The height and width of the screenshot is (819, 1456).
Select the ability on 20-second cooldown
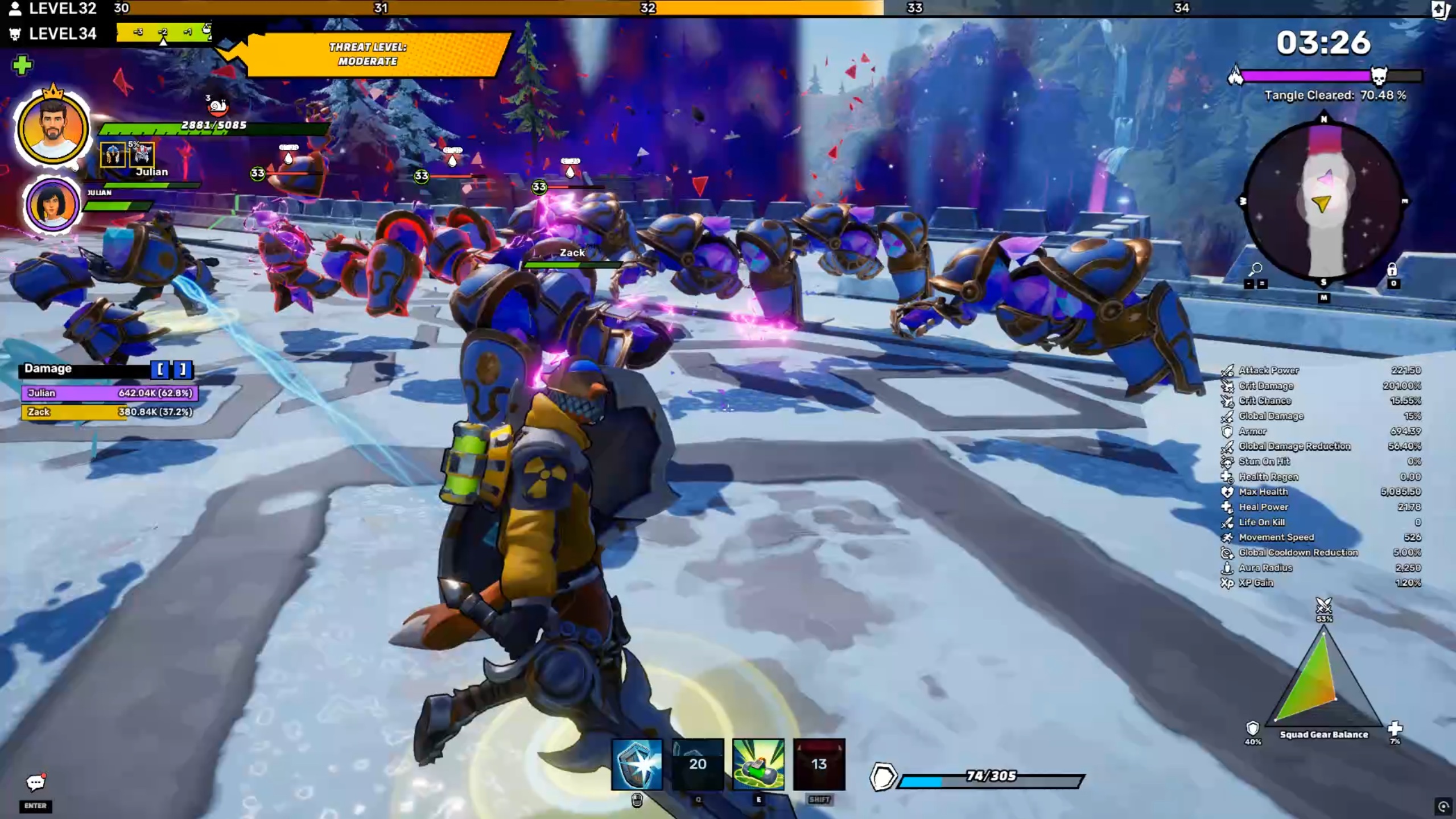[x=698, y=764]
